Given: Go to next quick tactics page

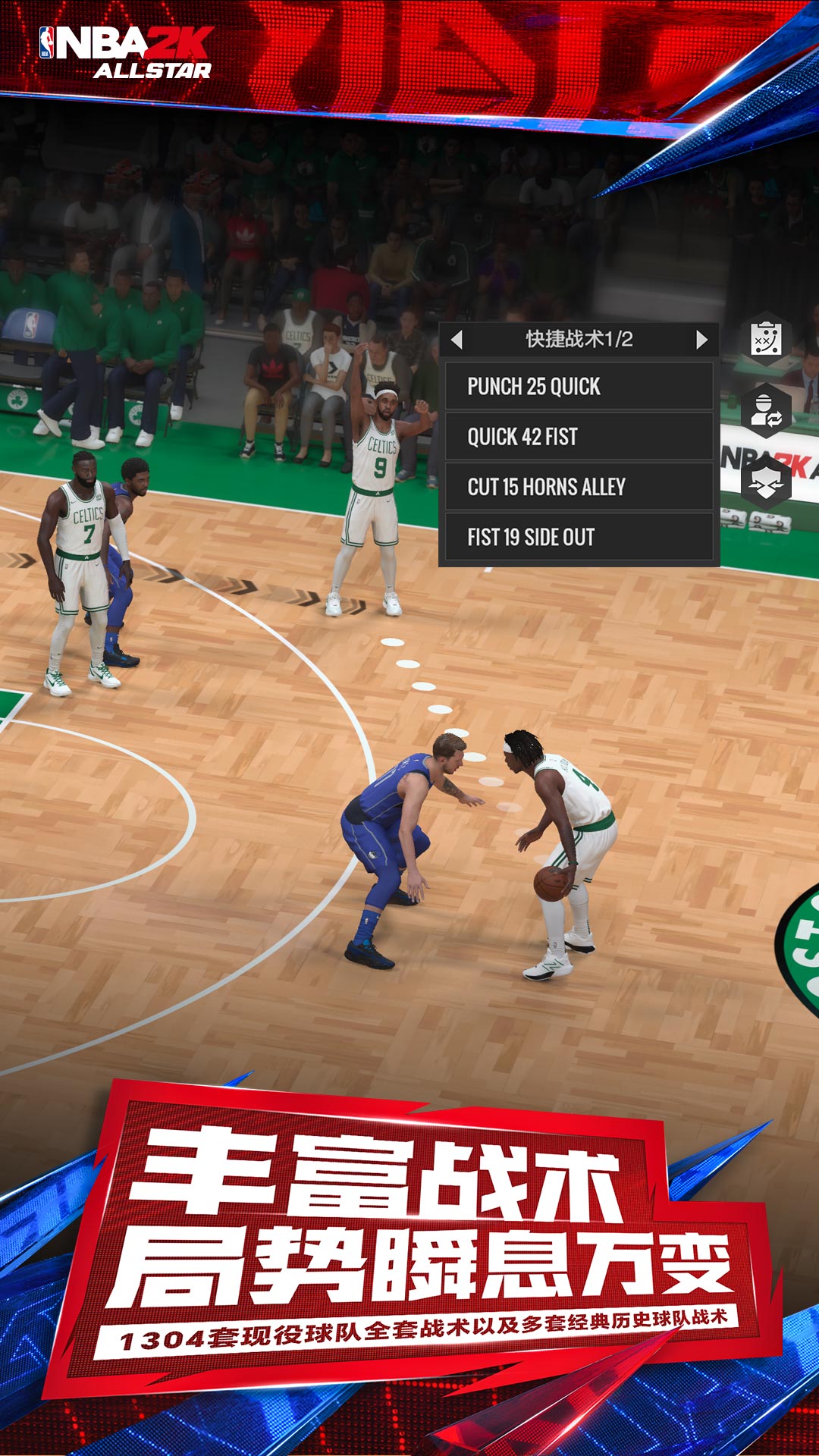Looking at the screenshot, I should pyautogui.click(x=701, y=339).
